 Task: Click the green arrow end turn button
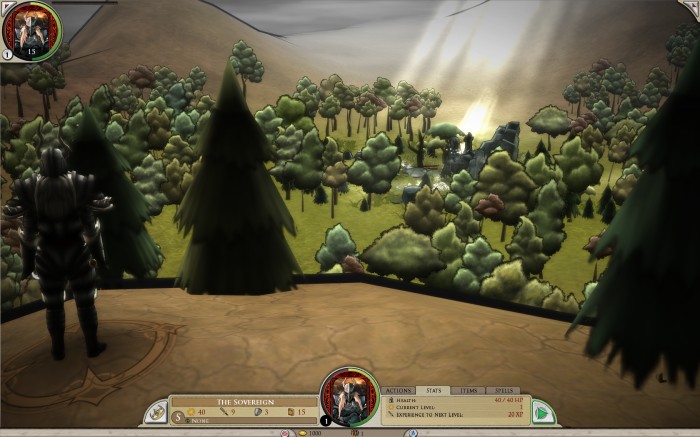click(x=543, y=411)
